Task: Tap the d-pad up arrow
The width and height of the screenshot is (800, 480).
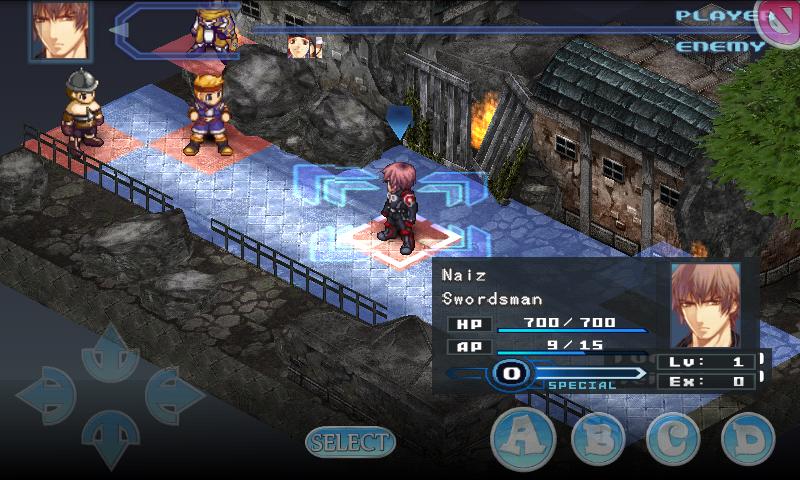Action: point(109,353)
